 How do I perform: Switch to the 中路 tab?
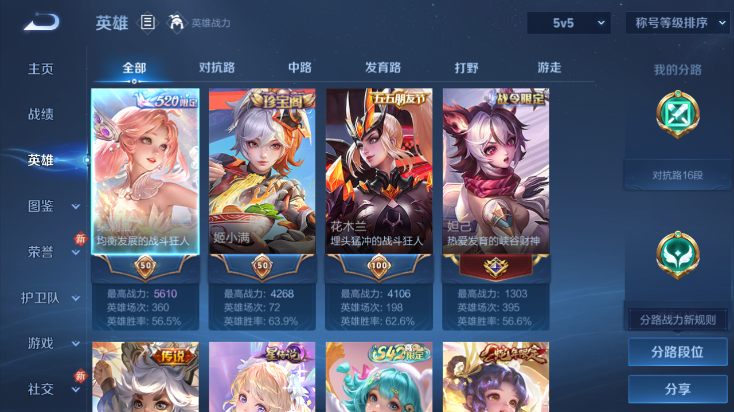(299, 68)
